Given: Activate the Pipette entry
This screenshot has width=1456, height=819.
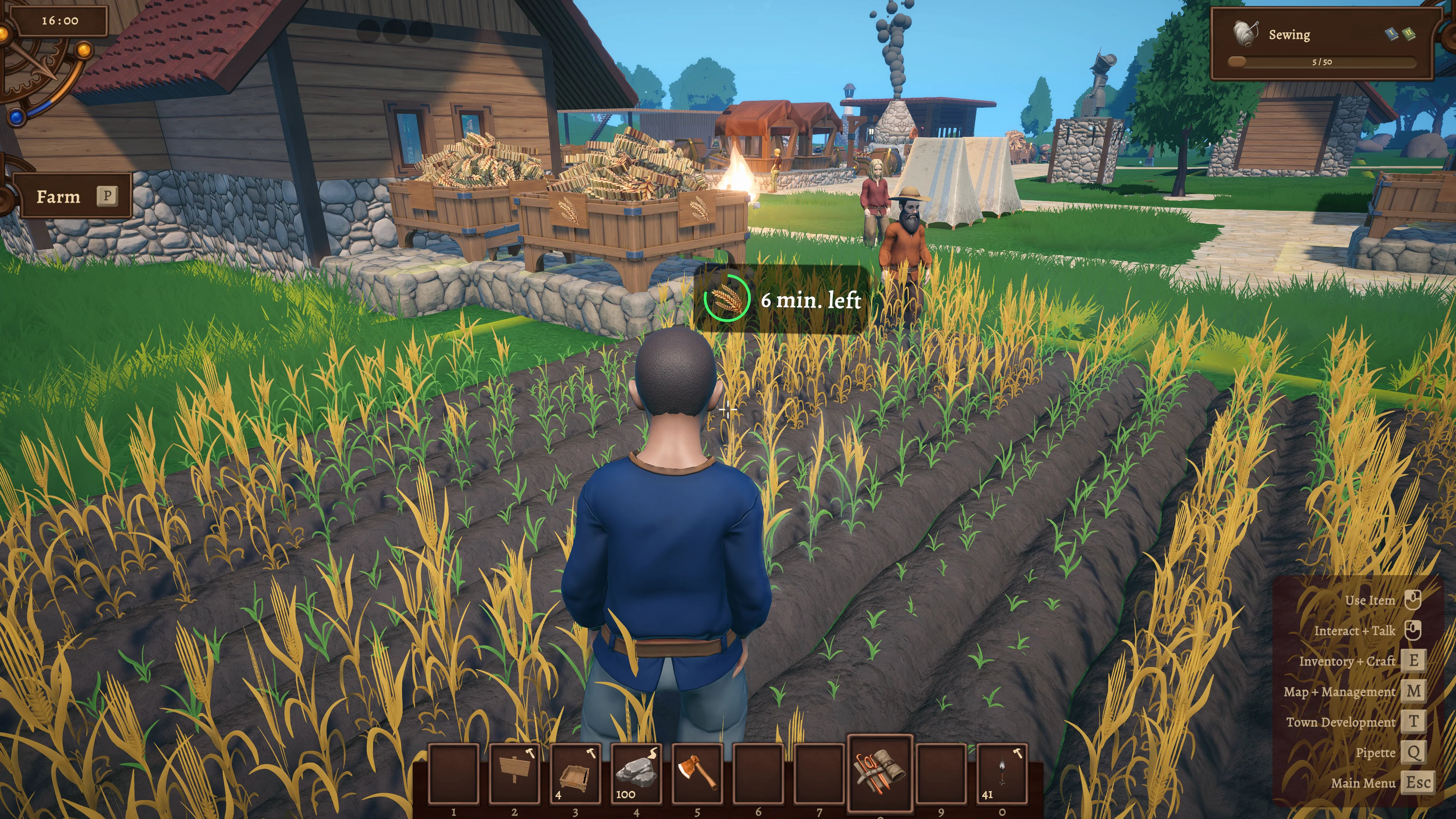Looking at the screenshot, I should coord(1375,753).
